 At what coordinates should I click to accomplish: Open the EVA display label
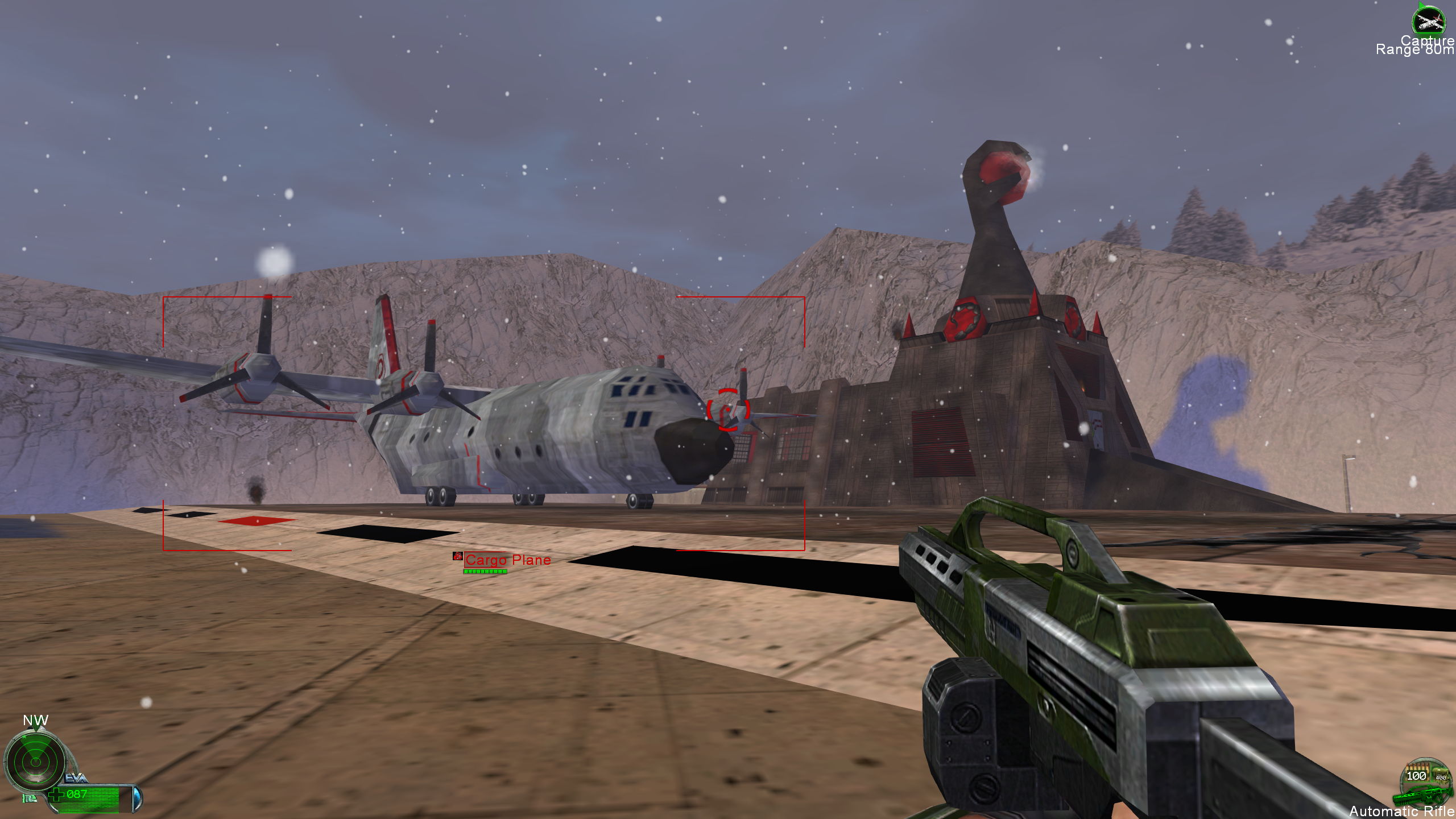point(76,778)
